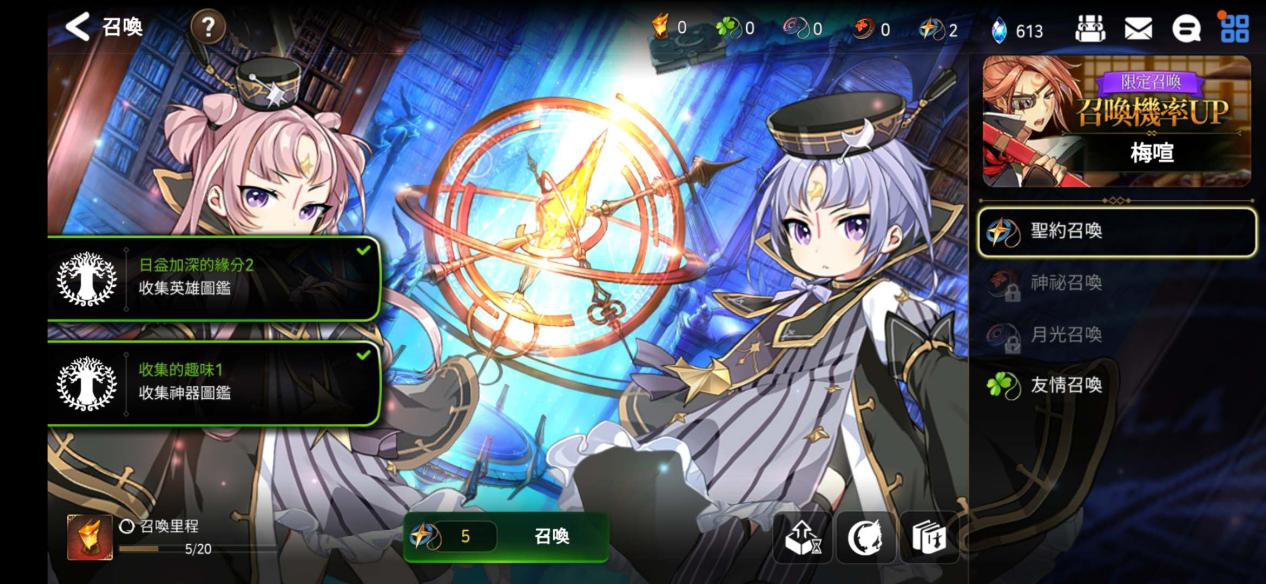Image resolution: width=1266 pixels, height=584 pixels.
Task: Open the 日益加深的緣分2 quest entry
Action: 215,277
